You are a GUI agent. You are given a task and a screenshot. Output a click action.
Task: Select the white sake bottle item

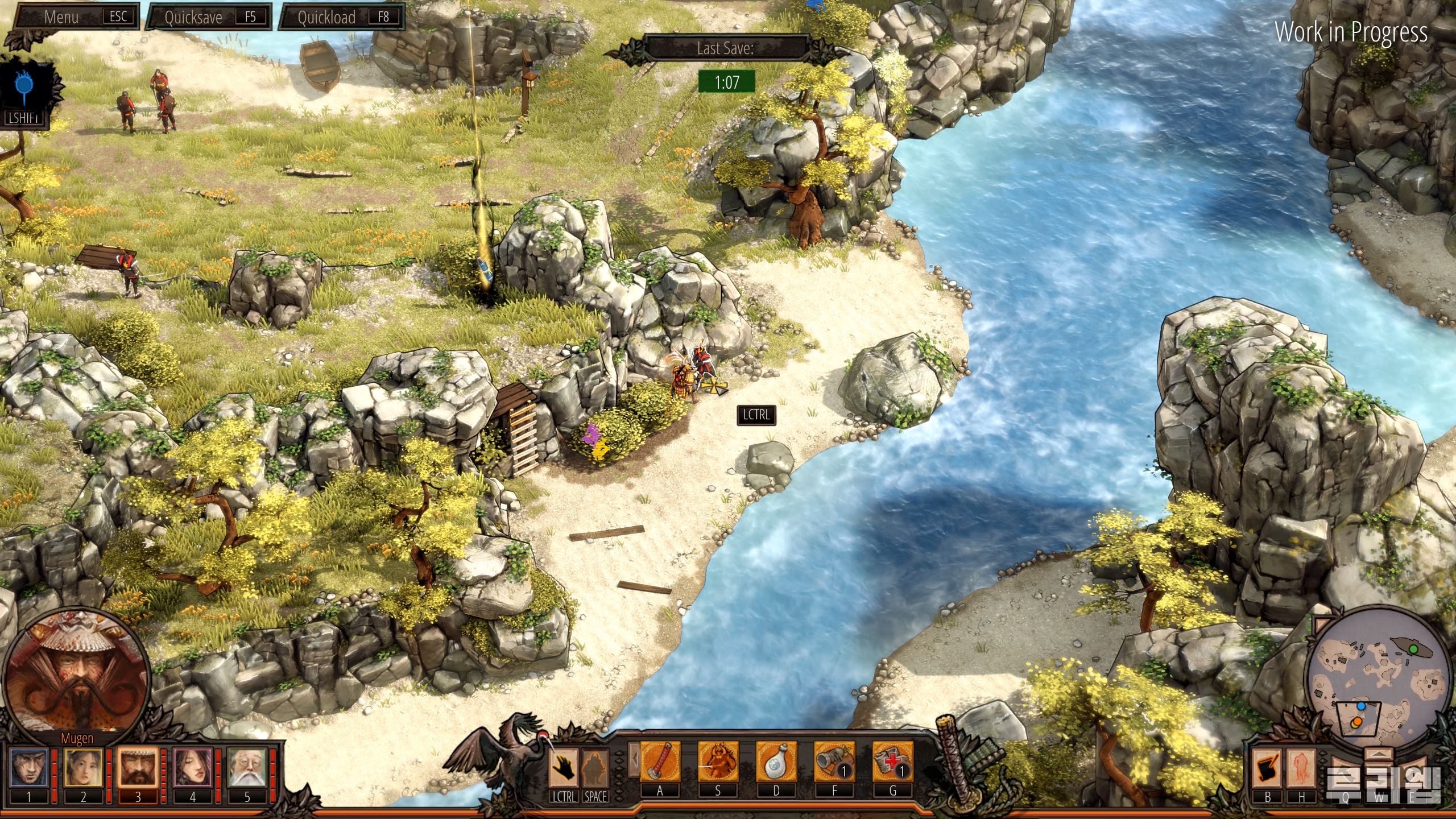pos(776,762)
